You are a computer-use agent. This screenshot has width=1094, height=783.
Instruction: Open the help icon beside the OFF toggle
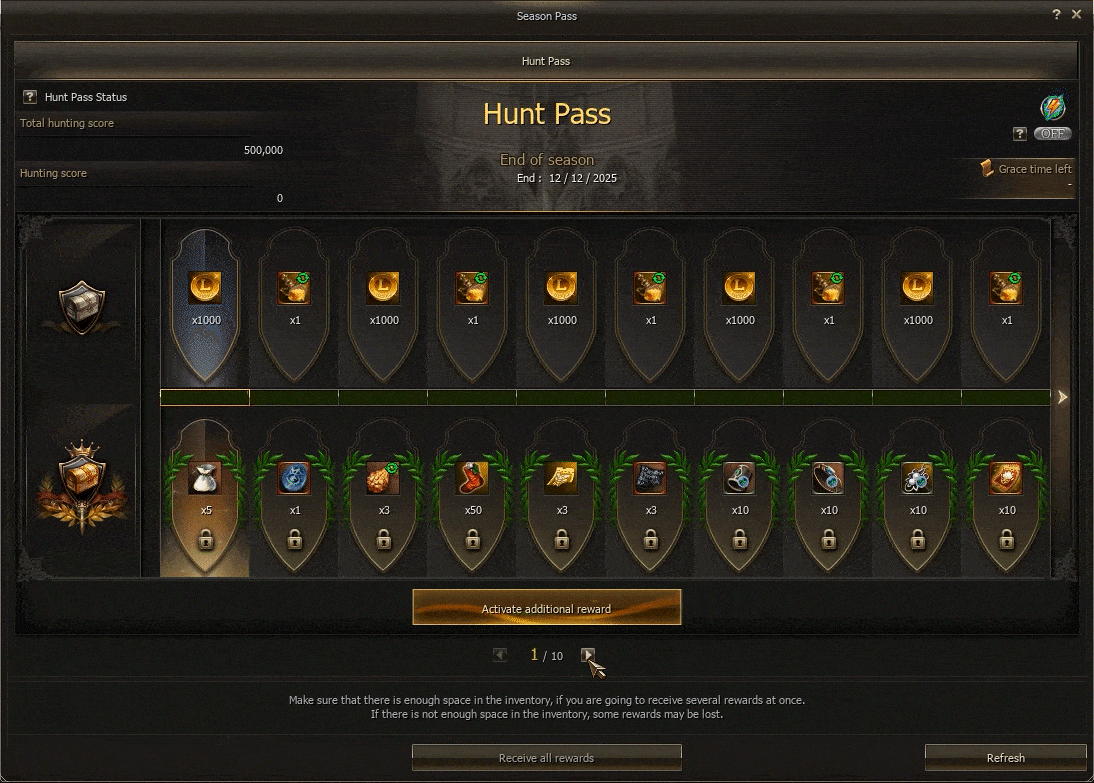click(1020, 134)
